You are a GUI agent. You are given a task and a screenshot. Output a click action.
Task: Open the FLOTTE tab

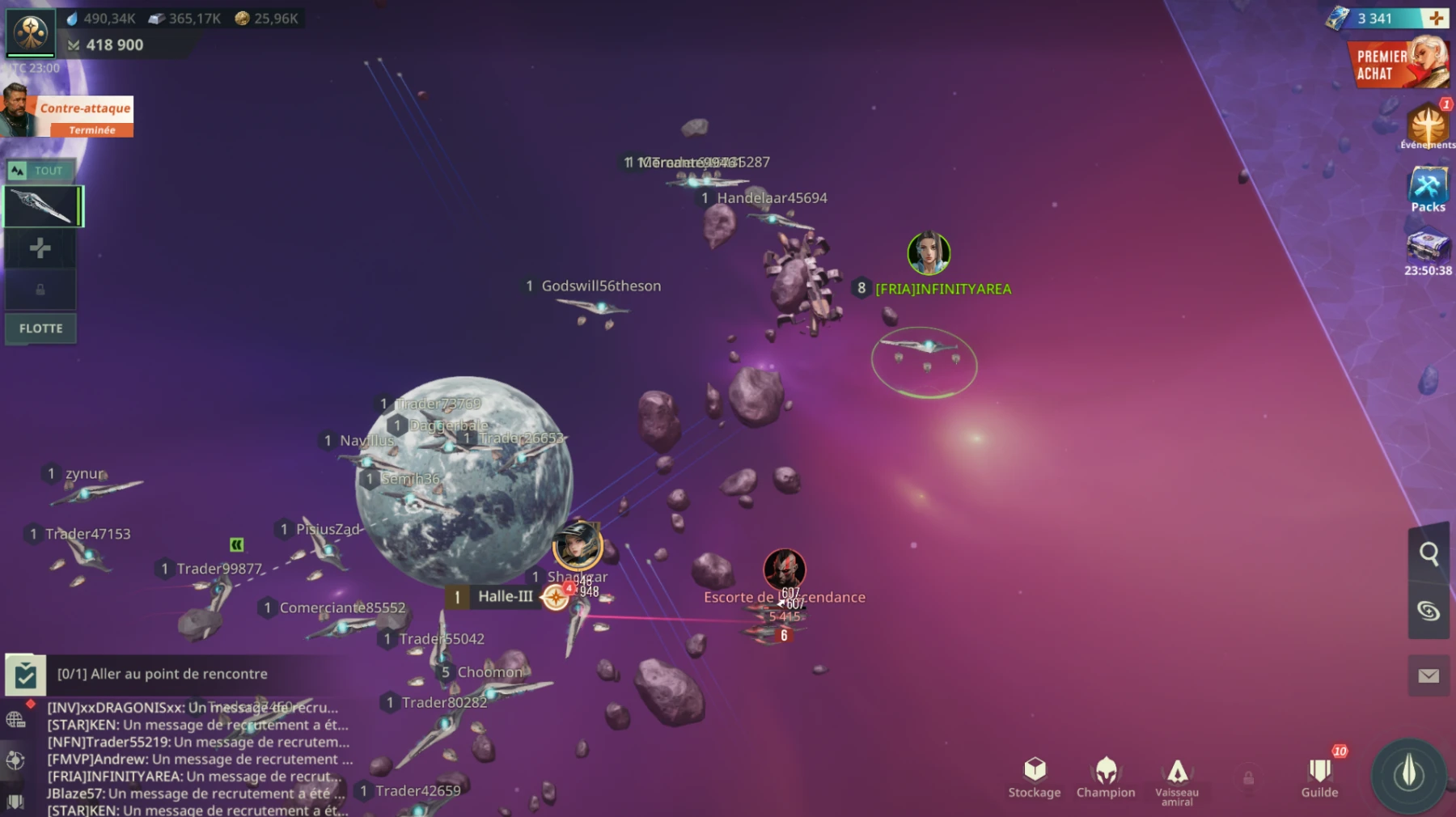coord(40,328)
